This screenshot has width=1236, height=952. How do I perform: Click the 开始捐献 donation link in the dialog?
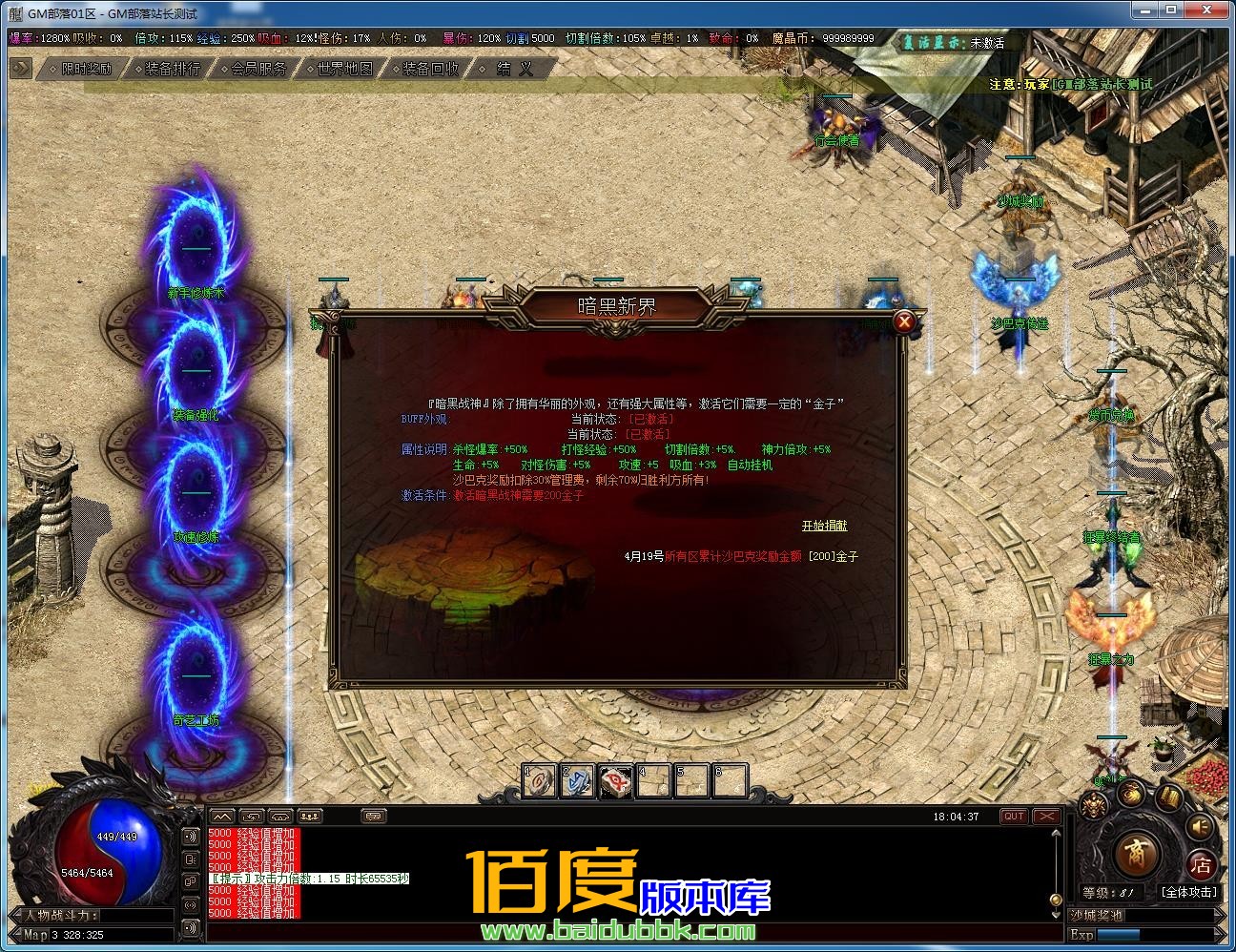(x=824, y=526)
